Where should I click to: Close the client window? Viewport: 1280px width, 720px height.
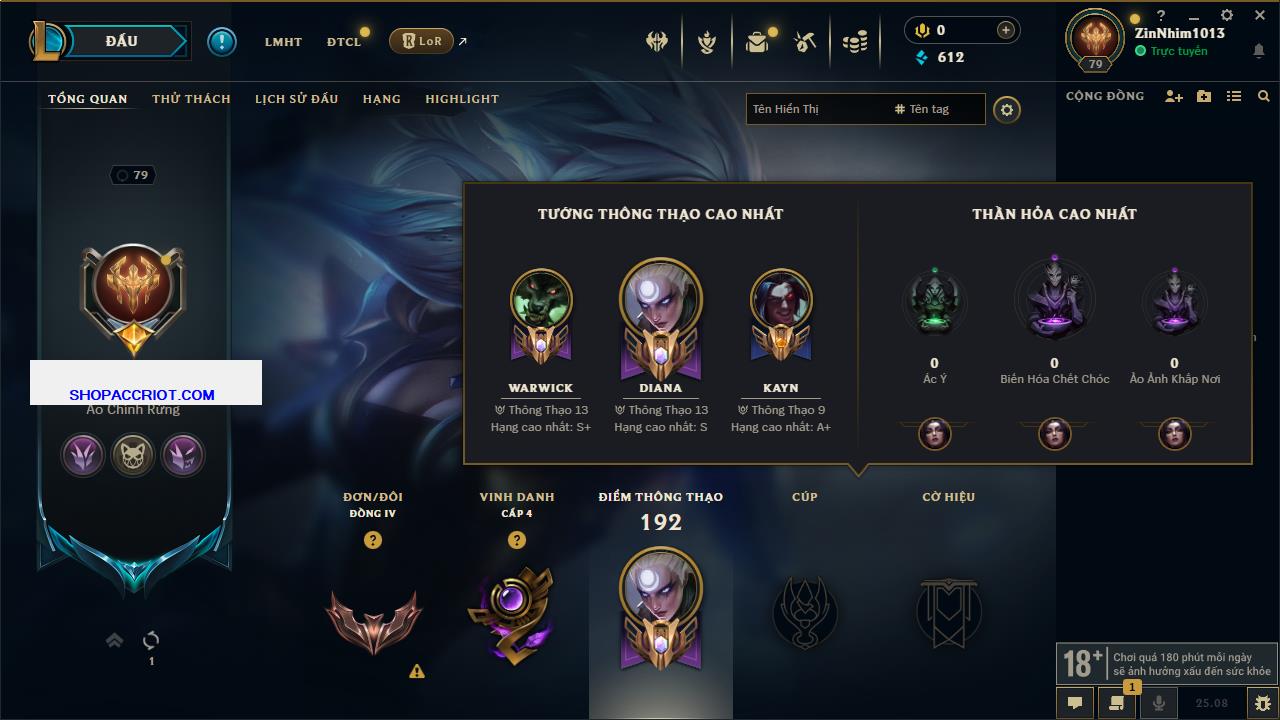1256,15
